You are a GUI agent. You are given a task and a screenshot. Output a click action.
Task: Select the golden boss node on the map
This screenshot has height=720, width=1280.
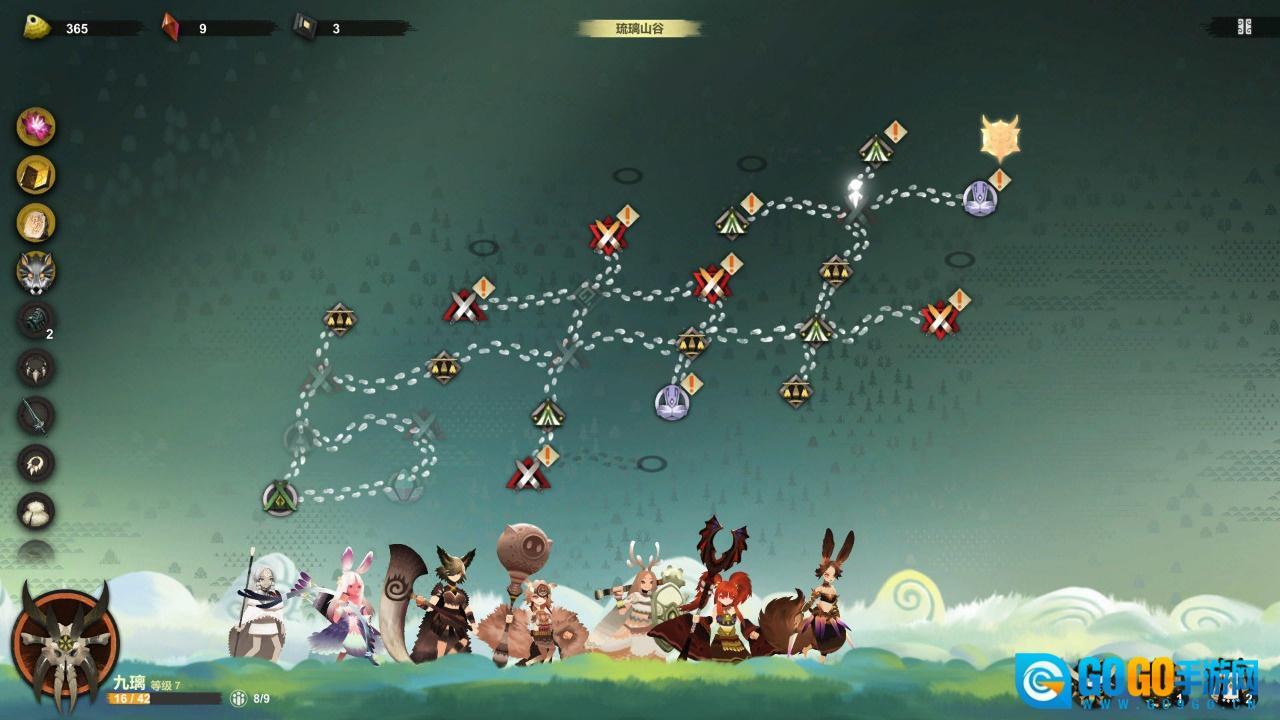tap(999, 139)
